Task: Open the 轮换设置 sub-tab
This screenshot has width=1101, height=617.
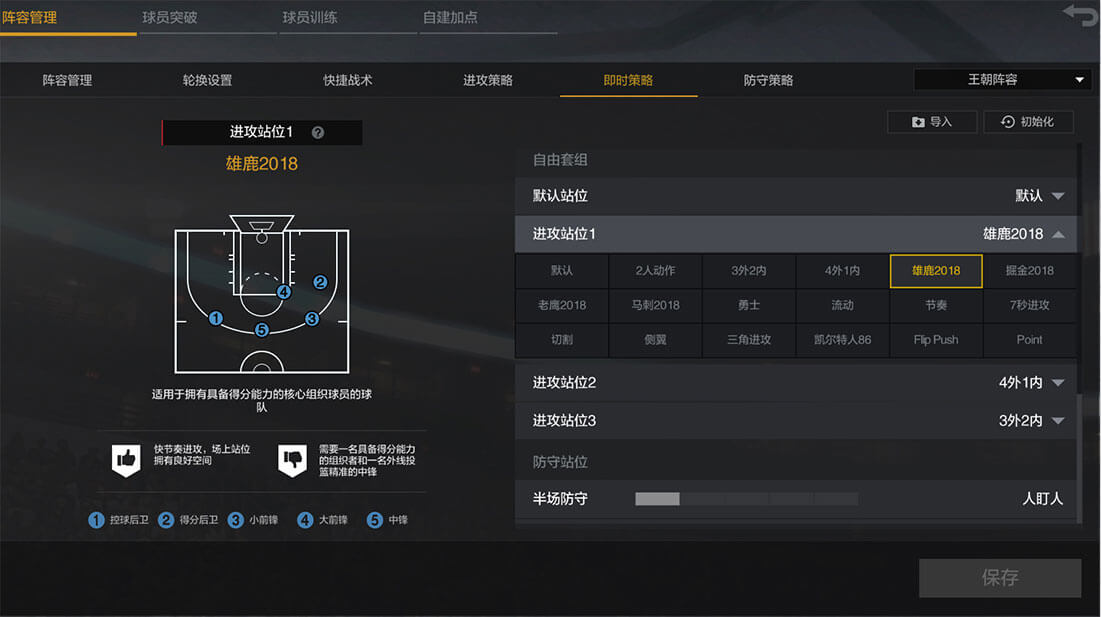Action: [x=208, y=80]
